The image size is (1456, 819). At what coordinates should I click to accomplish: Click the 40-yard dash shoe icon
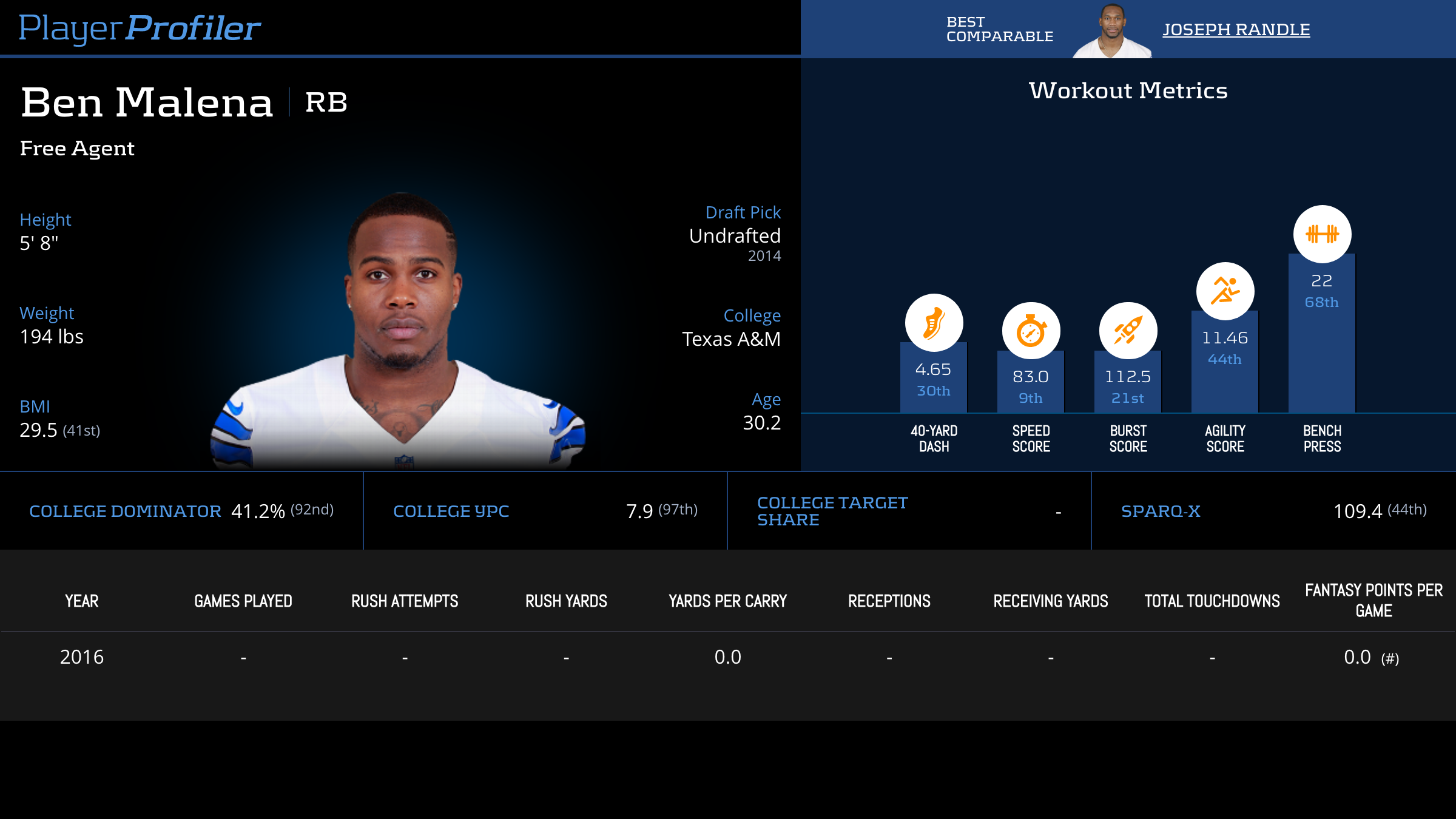point(934,323)
